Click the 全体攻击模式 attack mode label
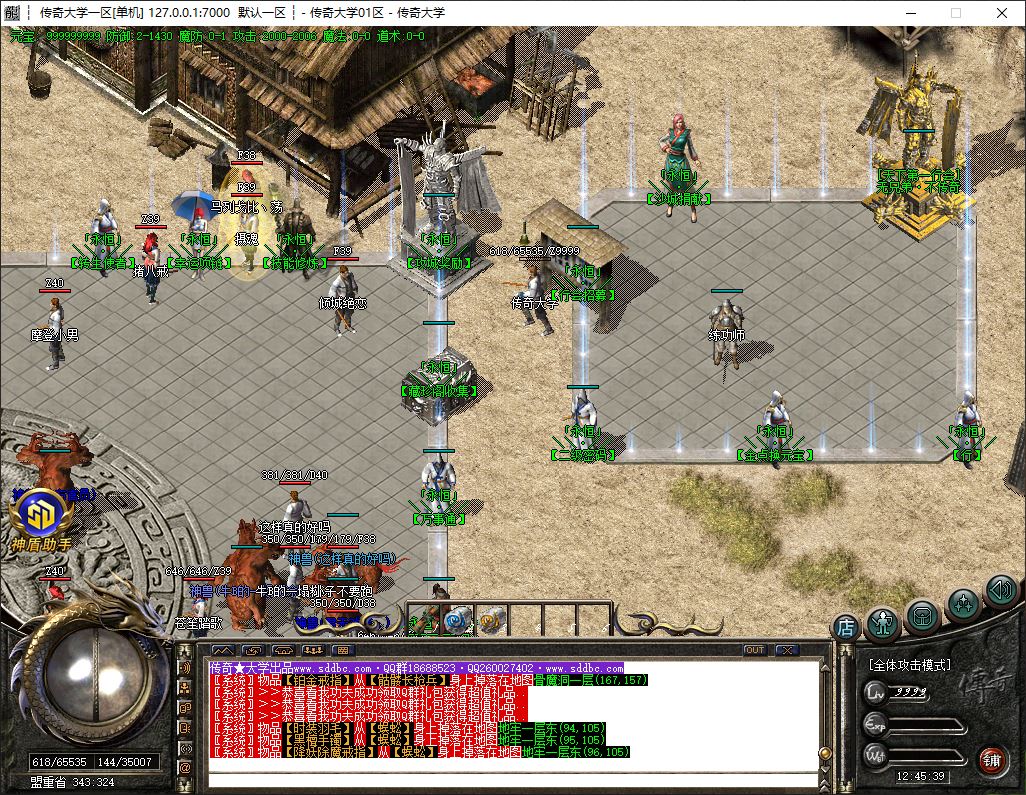 [x=909, y=664]
